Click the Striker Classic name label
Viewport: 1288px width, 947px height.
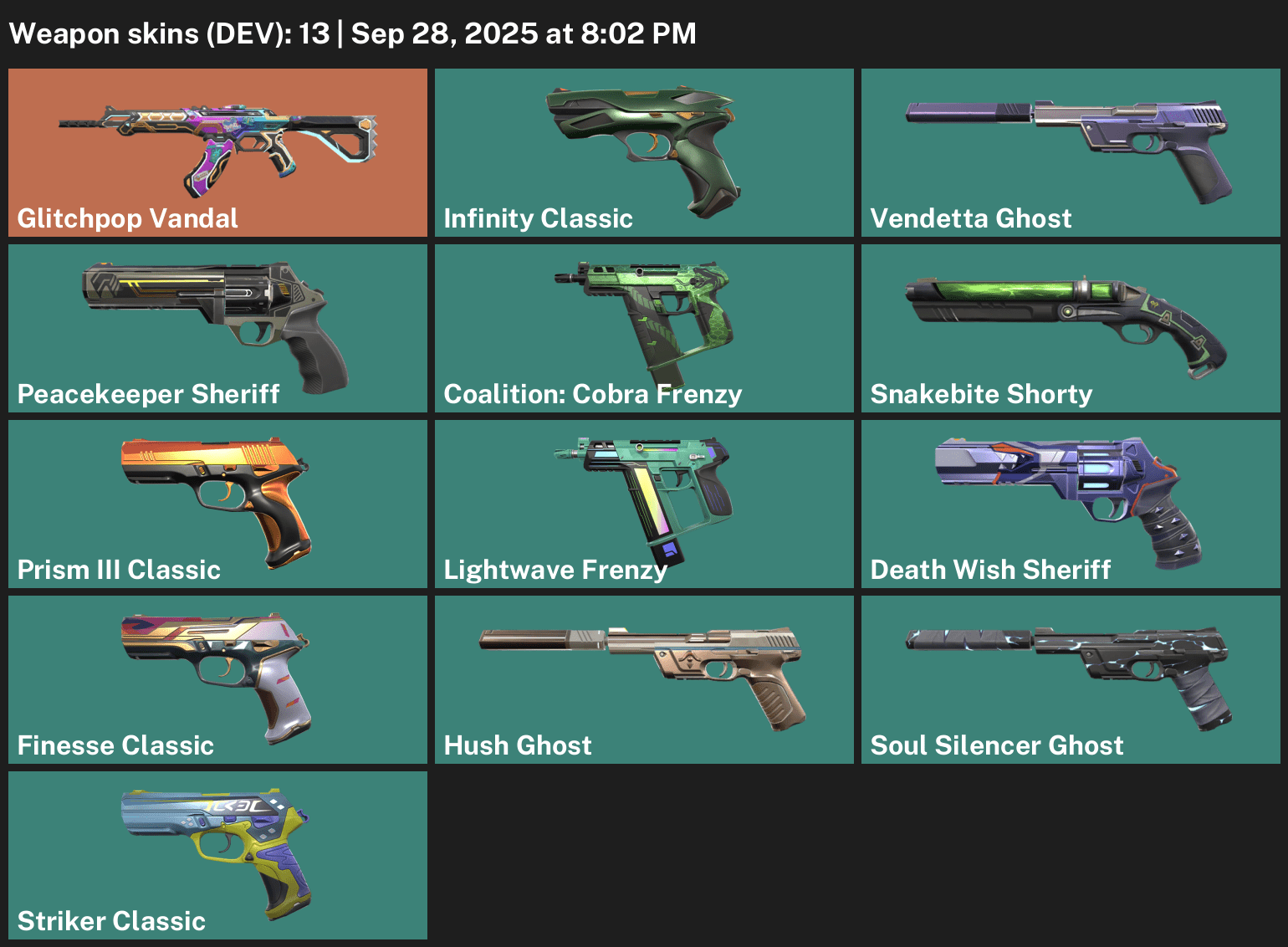coord(111,921)
